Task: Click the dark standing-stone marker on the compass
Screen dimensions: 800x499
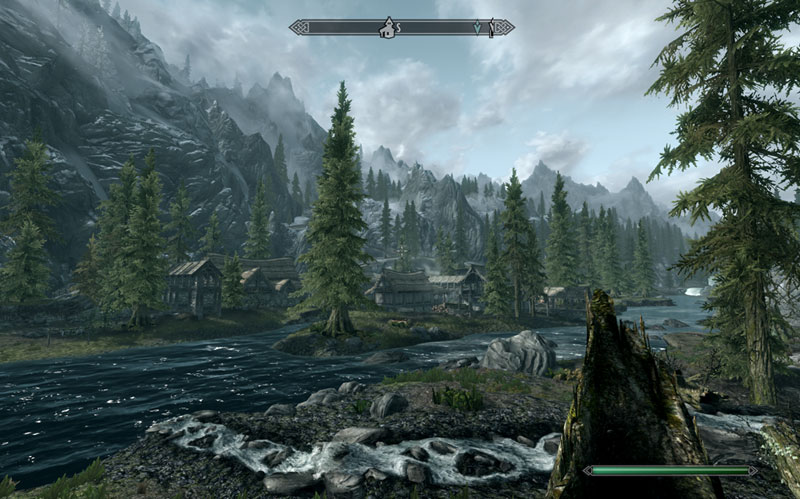Action: pyautogui.click(x=491, y=28)
